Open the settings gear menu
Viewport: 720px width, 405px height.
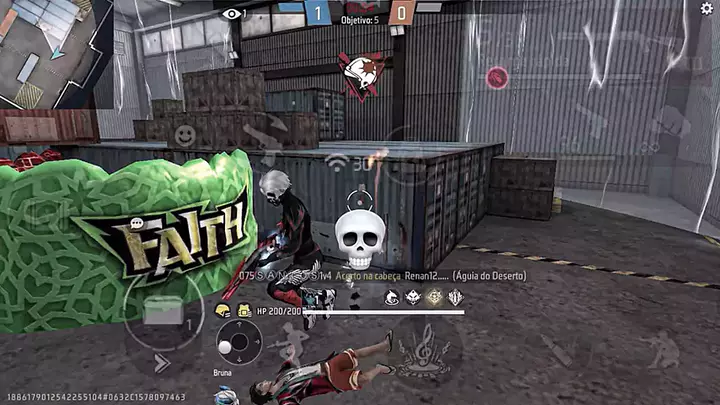(707, 9)
